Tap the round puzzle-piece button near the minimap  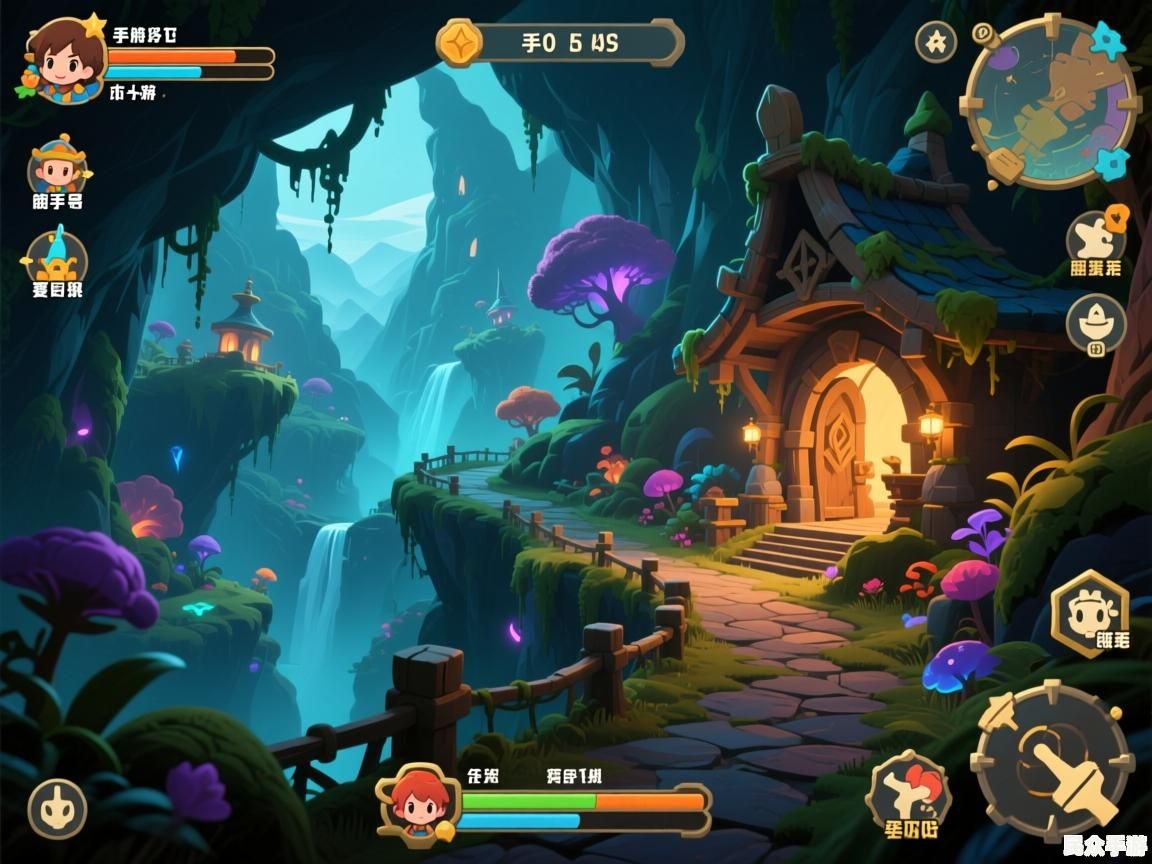(936, 42)
